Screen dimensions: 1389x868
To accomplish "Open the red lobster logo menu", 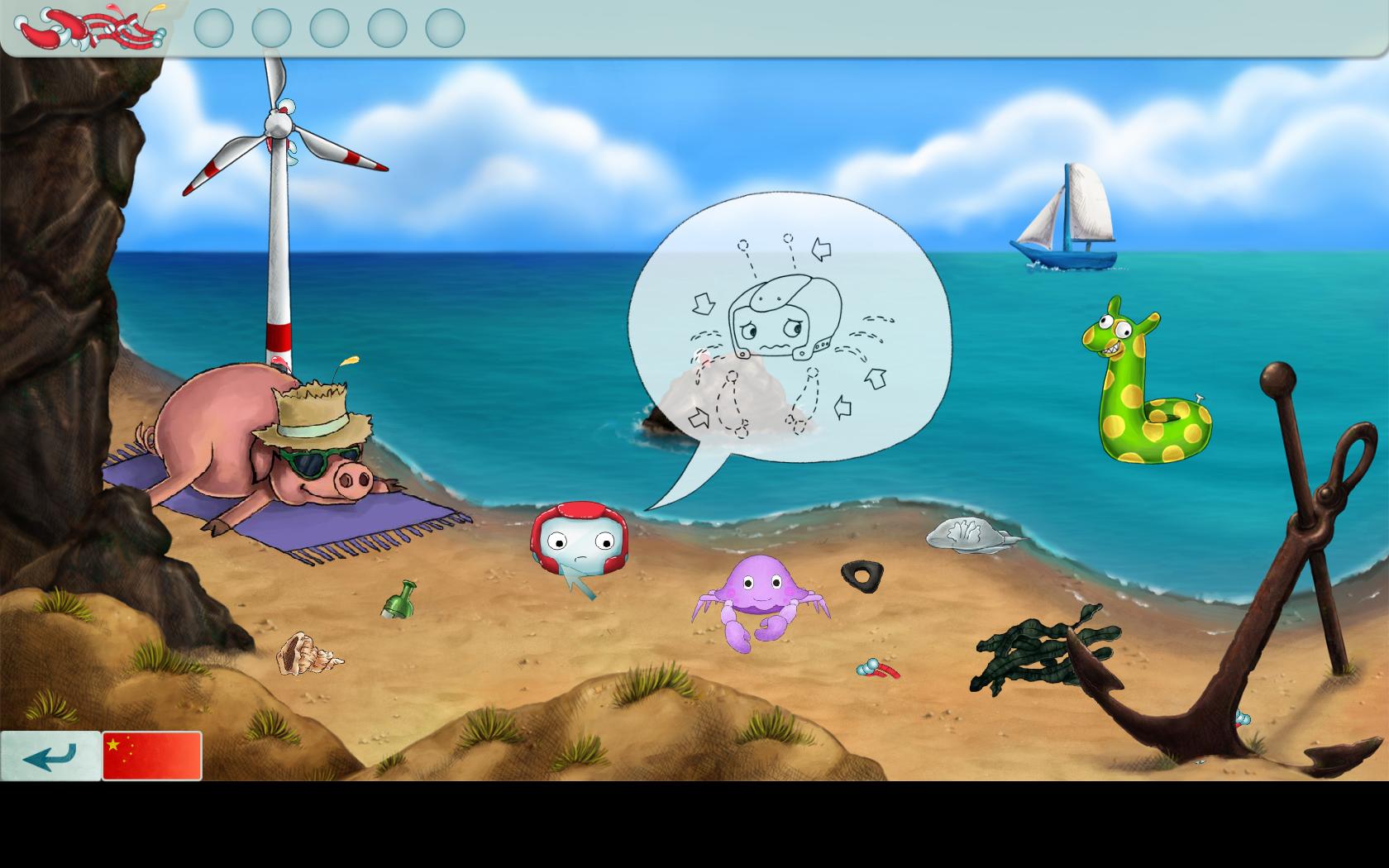I will click(x=89, y=28).
